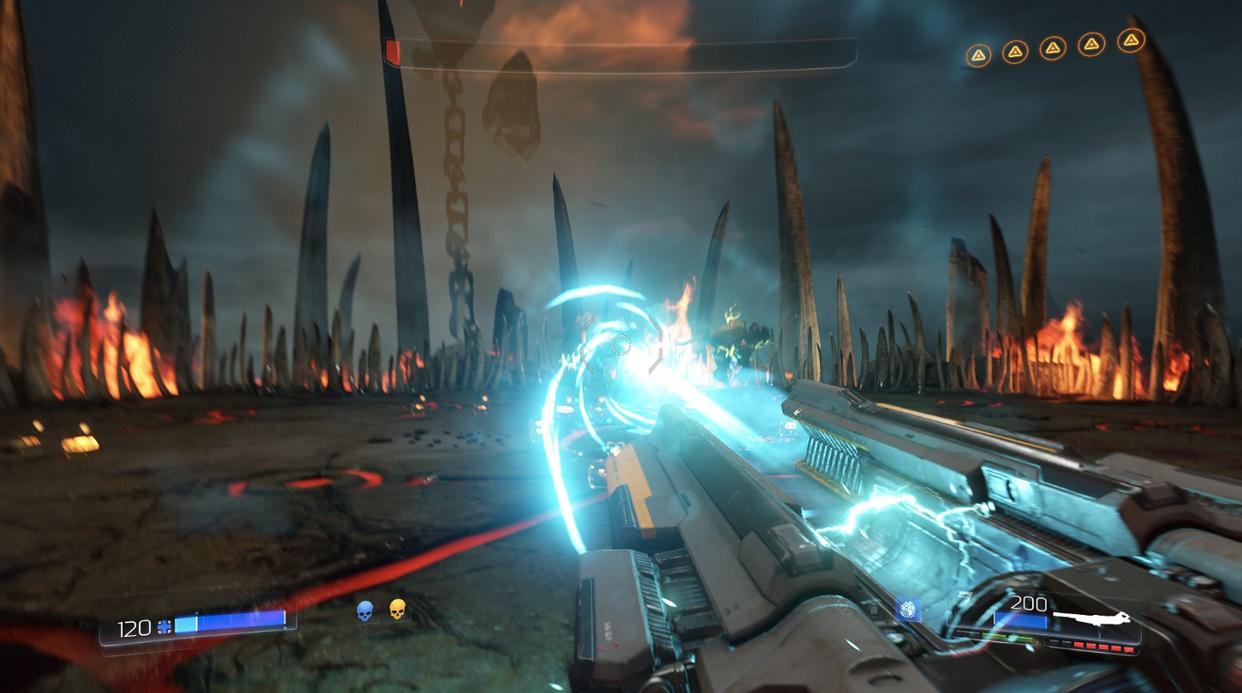Click the white weapon silhouette icon
Viewport: 1242px width, 693px height.
(1093, 620)
